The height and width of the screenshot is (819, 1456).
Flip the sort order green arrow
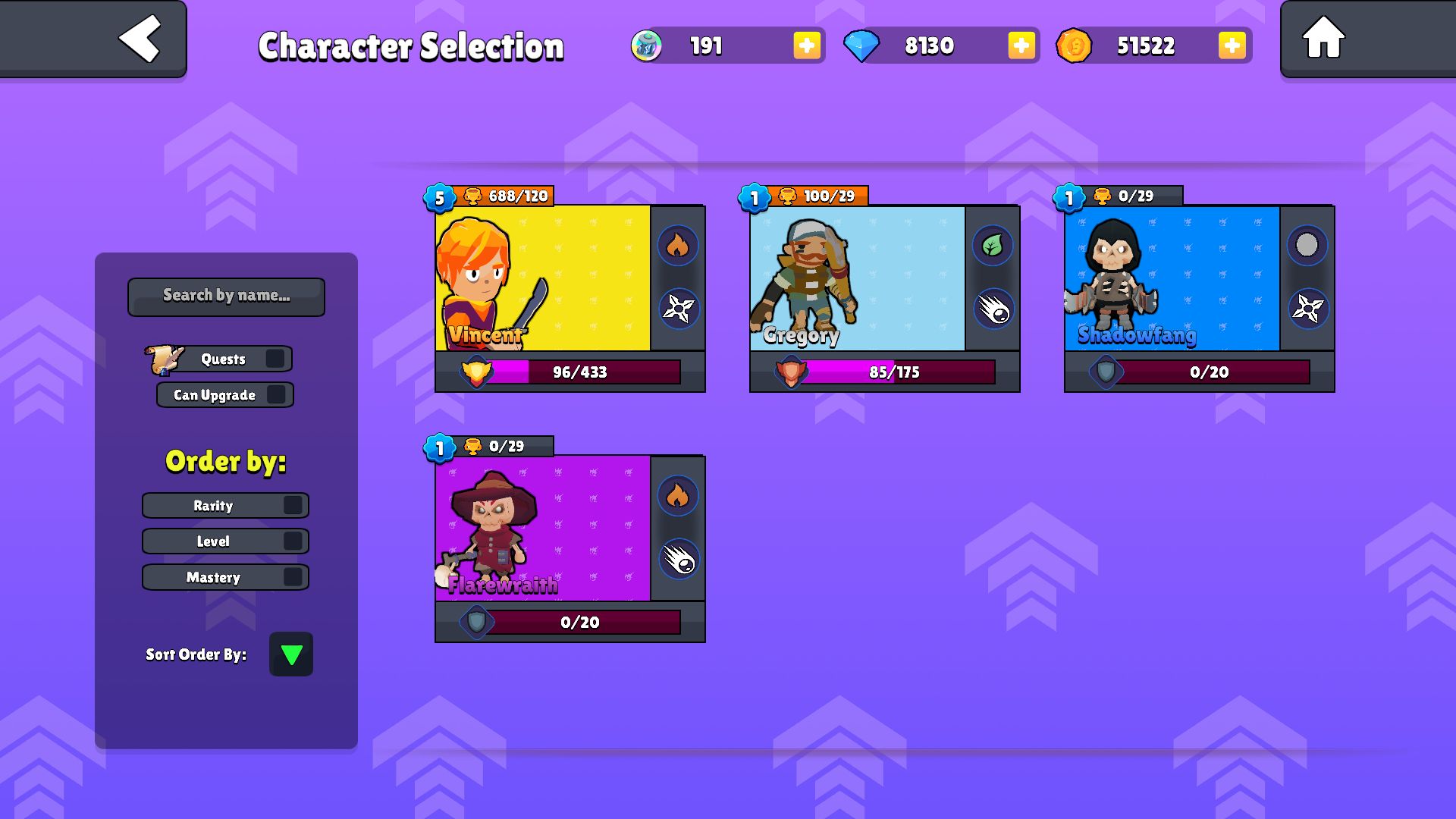[x=291, y=654]
